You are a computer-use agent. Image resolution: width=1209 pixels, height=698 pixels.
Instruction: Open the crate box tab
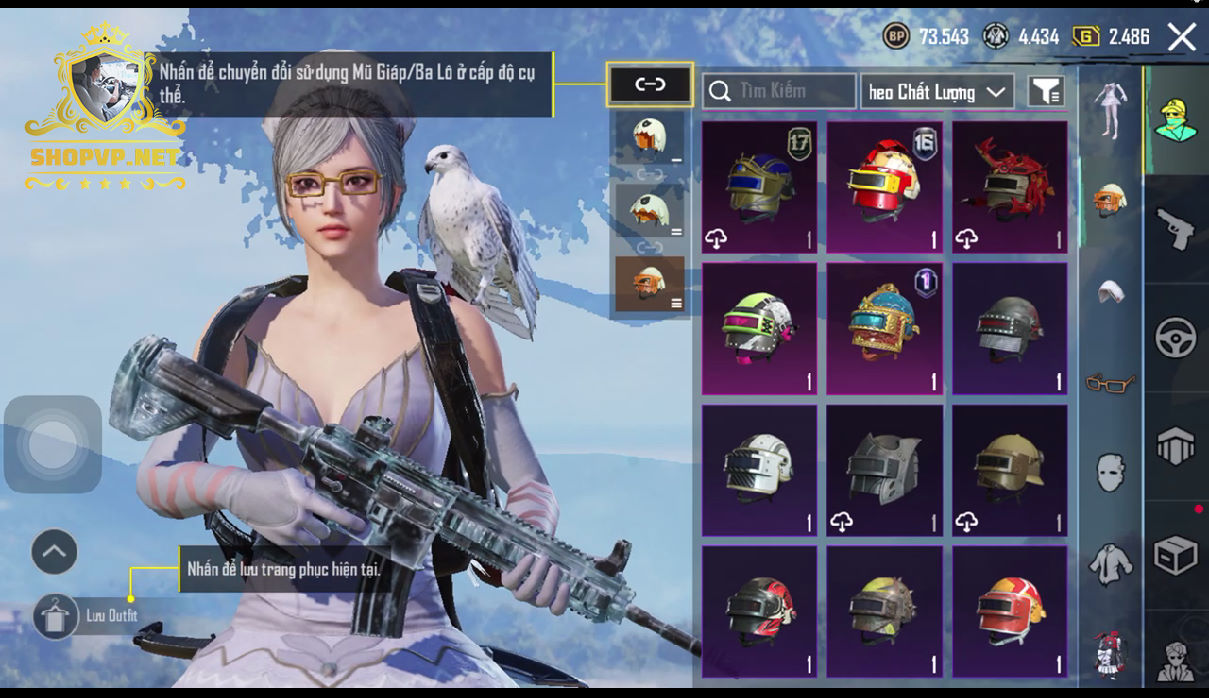point(1176,555)
